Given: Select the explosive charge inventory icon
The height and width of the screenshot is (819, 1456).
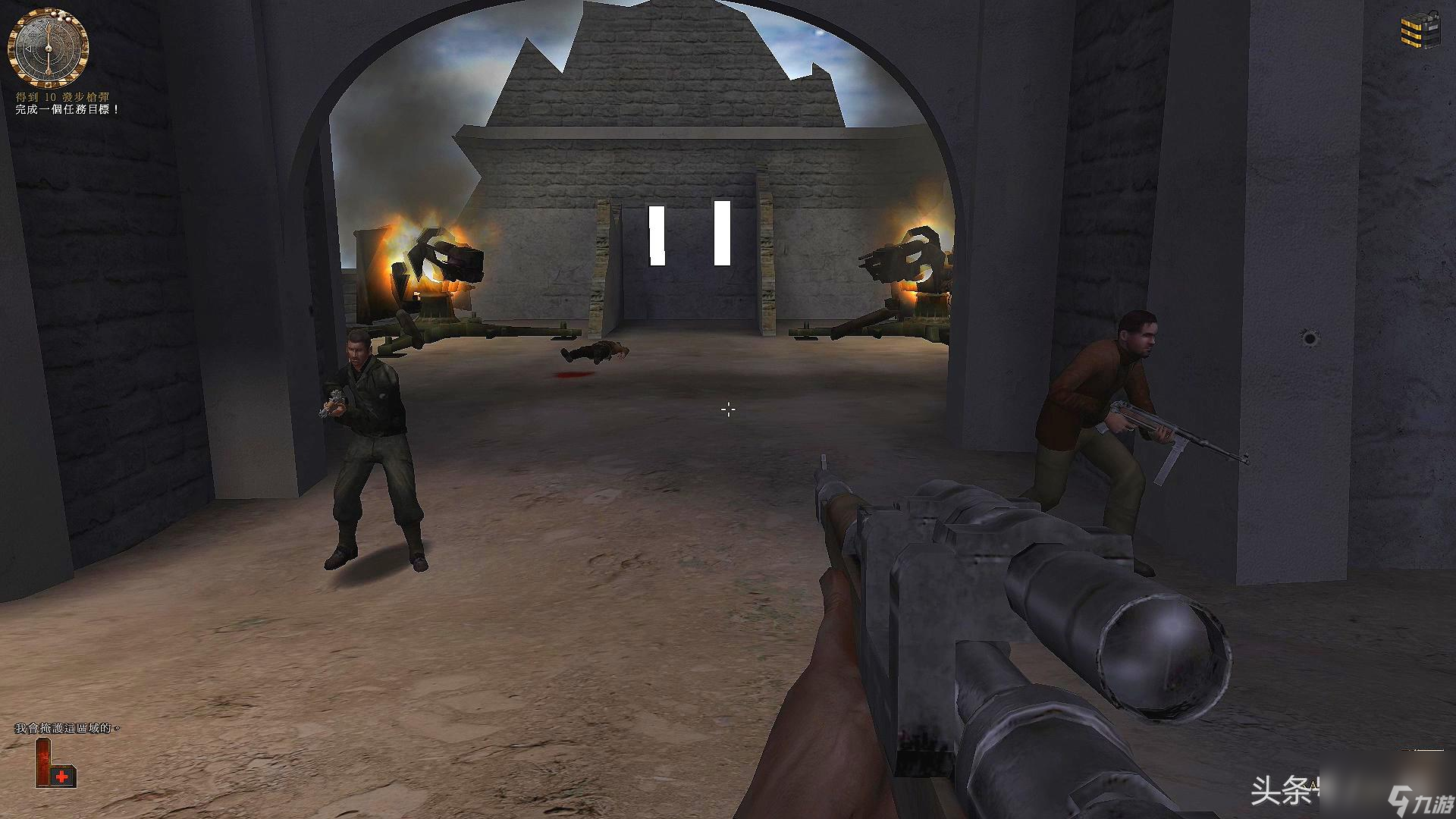Looking at the screenshot, I should click(x=1419, y=31).
